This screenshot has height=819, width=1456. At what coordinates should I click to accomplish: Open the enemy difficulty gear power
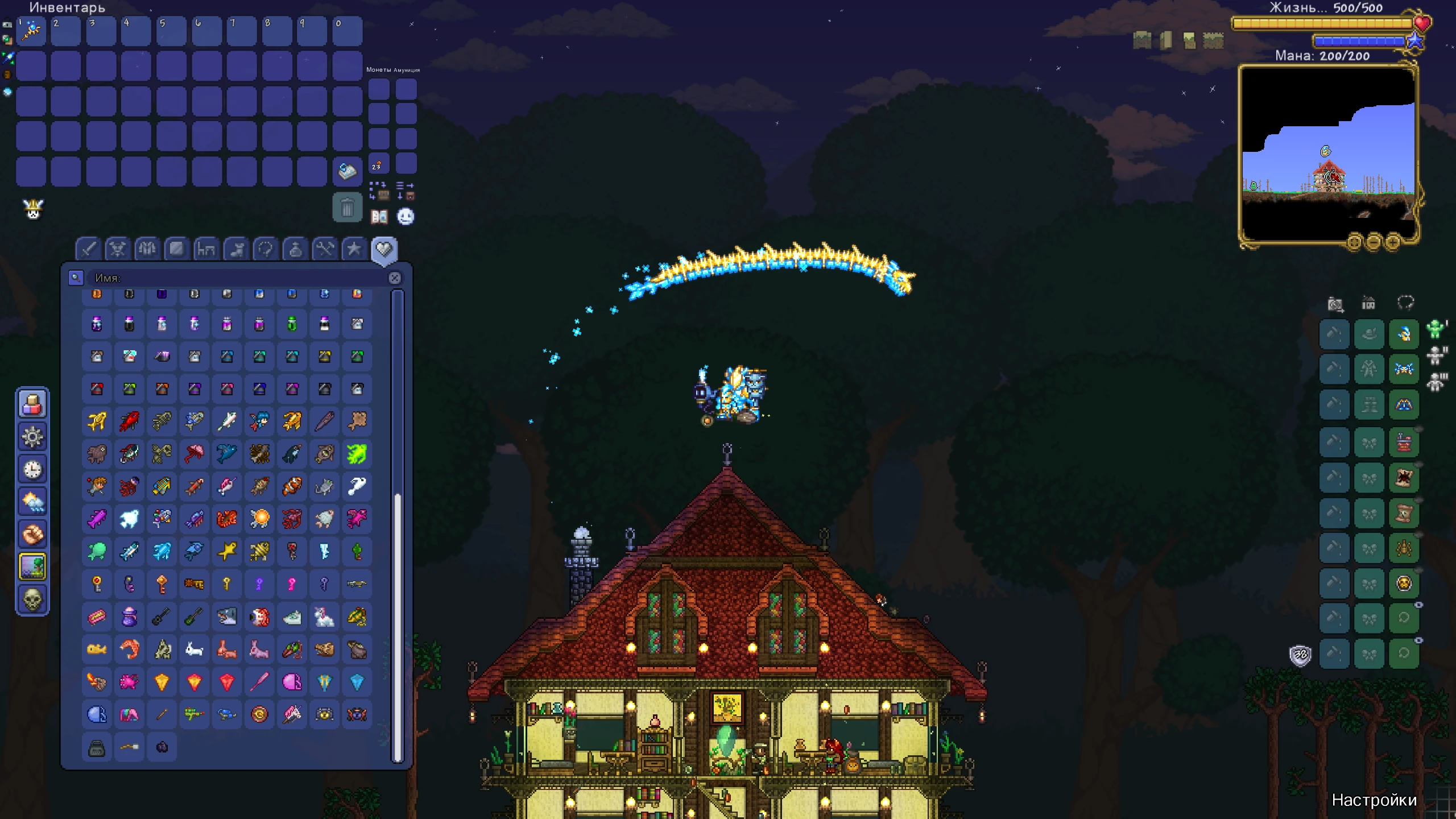[x=33, y=435]
